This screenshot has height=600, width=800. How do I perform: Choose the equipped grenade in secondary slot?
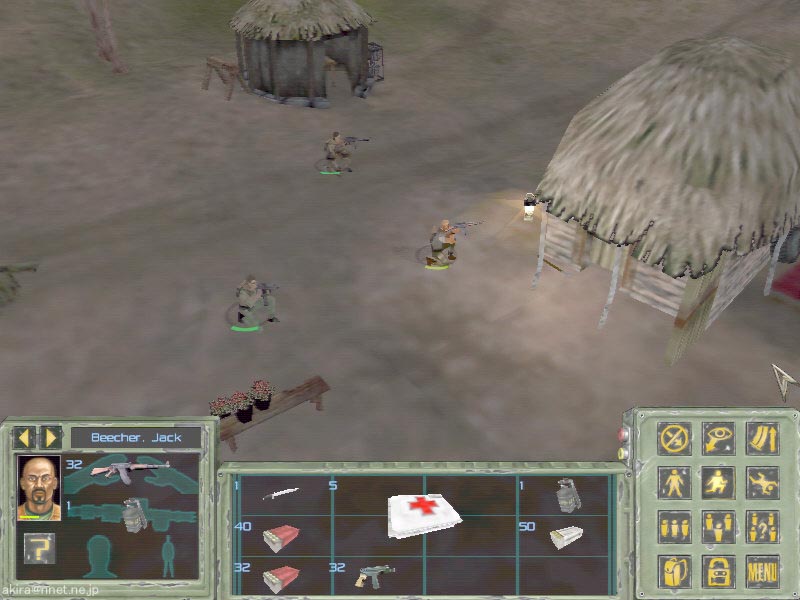(x=132, y=514)
